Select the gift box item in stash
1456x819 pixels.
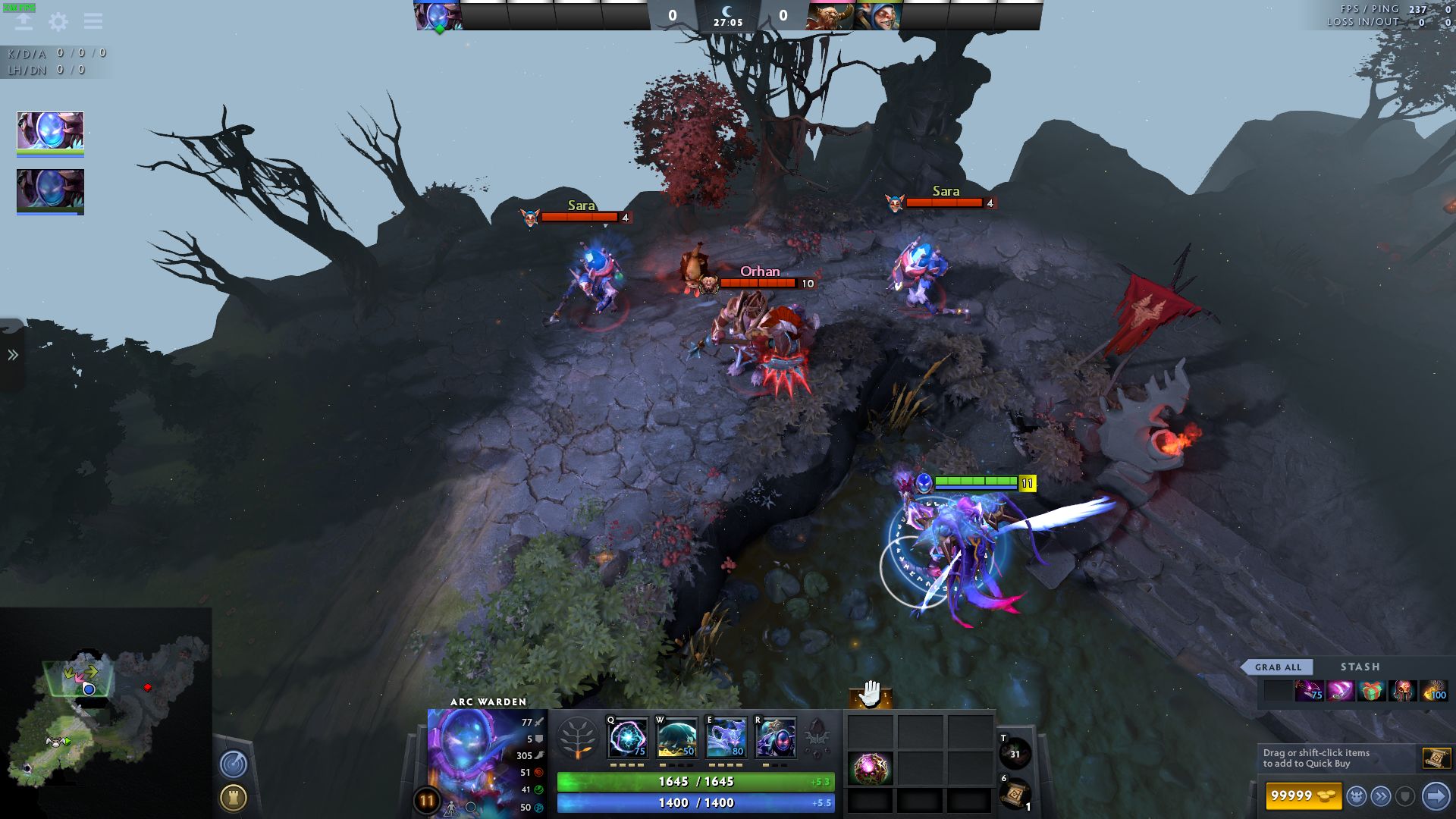click(x=1371, y=691)
